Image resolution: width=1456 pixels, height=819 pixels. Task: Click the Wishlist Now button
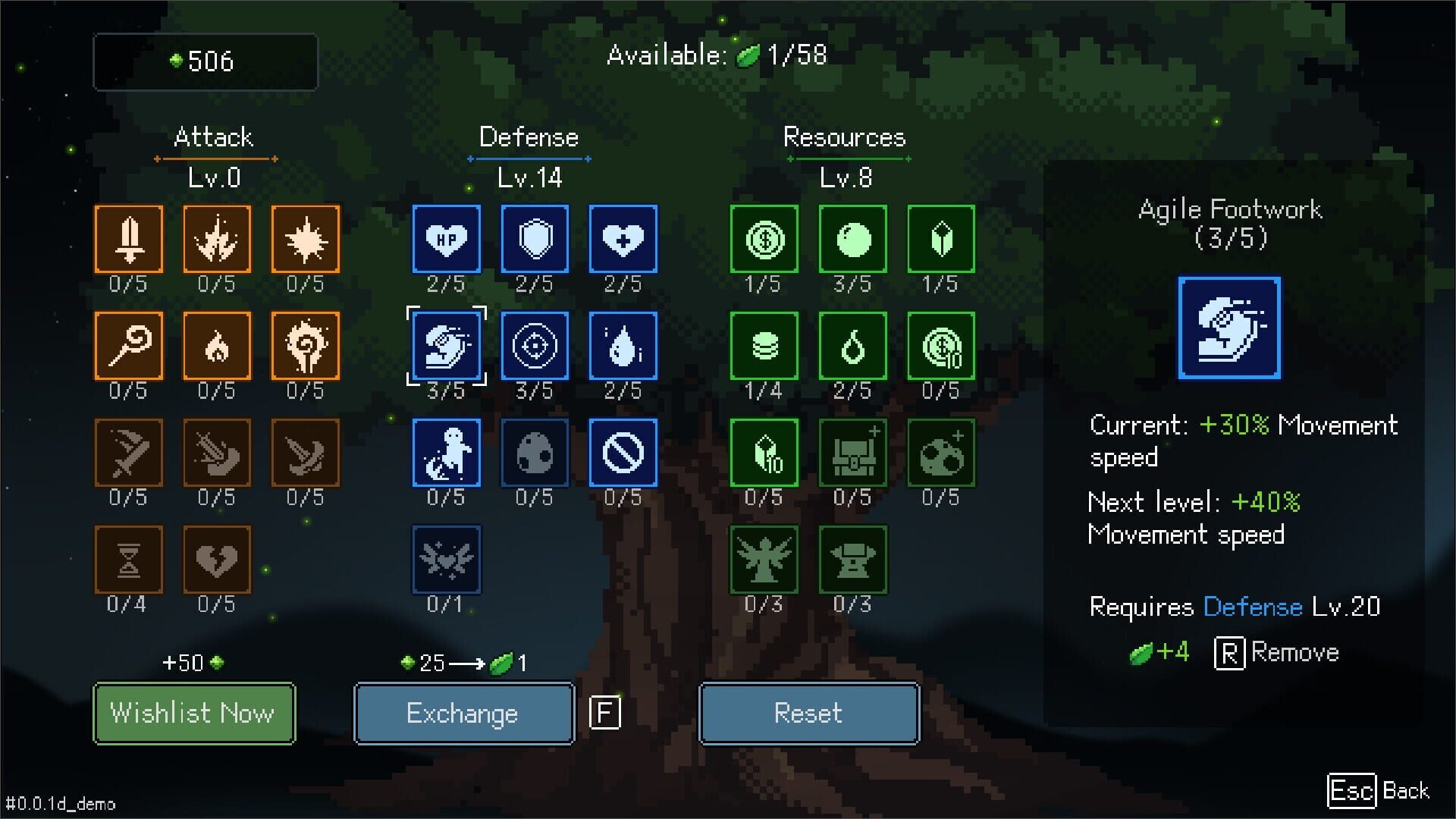(x=193, y=713)
